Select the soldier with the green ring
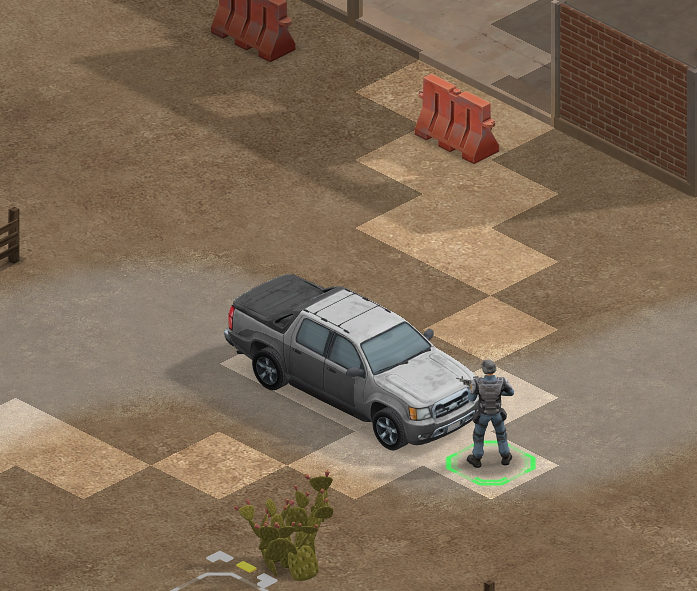The image size is (697, 591). tap(489, 412)
